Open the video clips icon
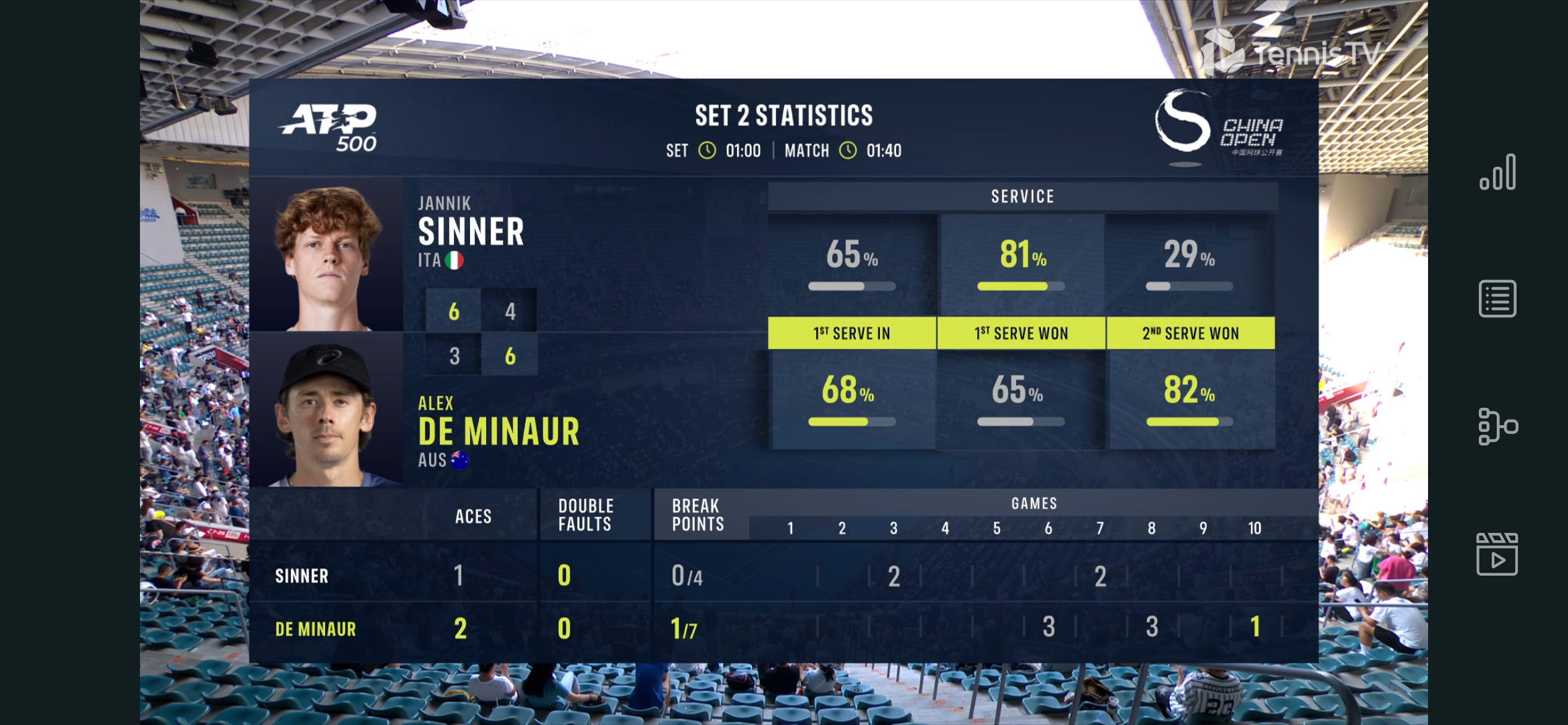This screenshot has width=1568, height=725. [1497, 554]
